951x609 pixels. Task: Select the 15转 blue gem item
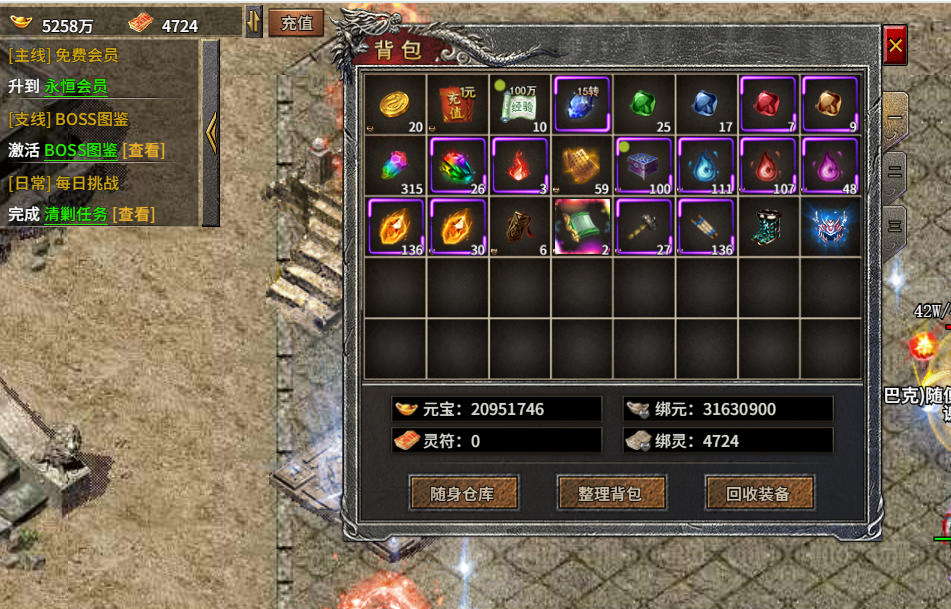point(582,104)
